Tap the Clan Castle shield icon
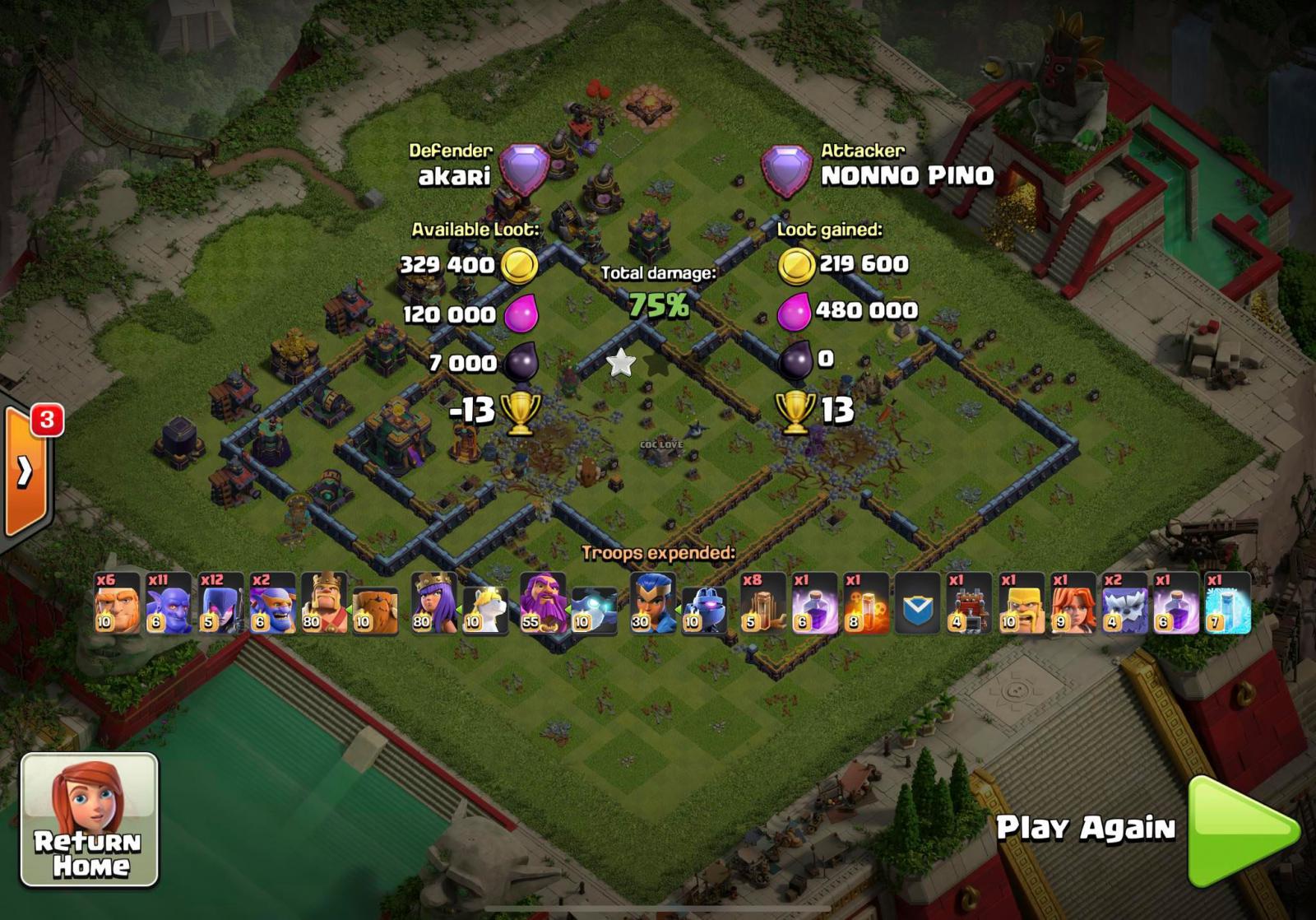The width and height of the screenshot is (1316, 920). click(x=918, y=605)
